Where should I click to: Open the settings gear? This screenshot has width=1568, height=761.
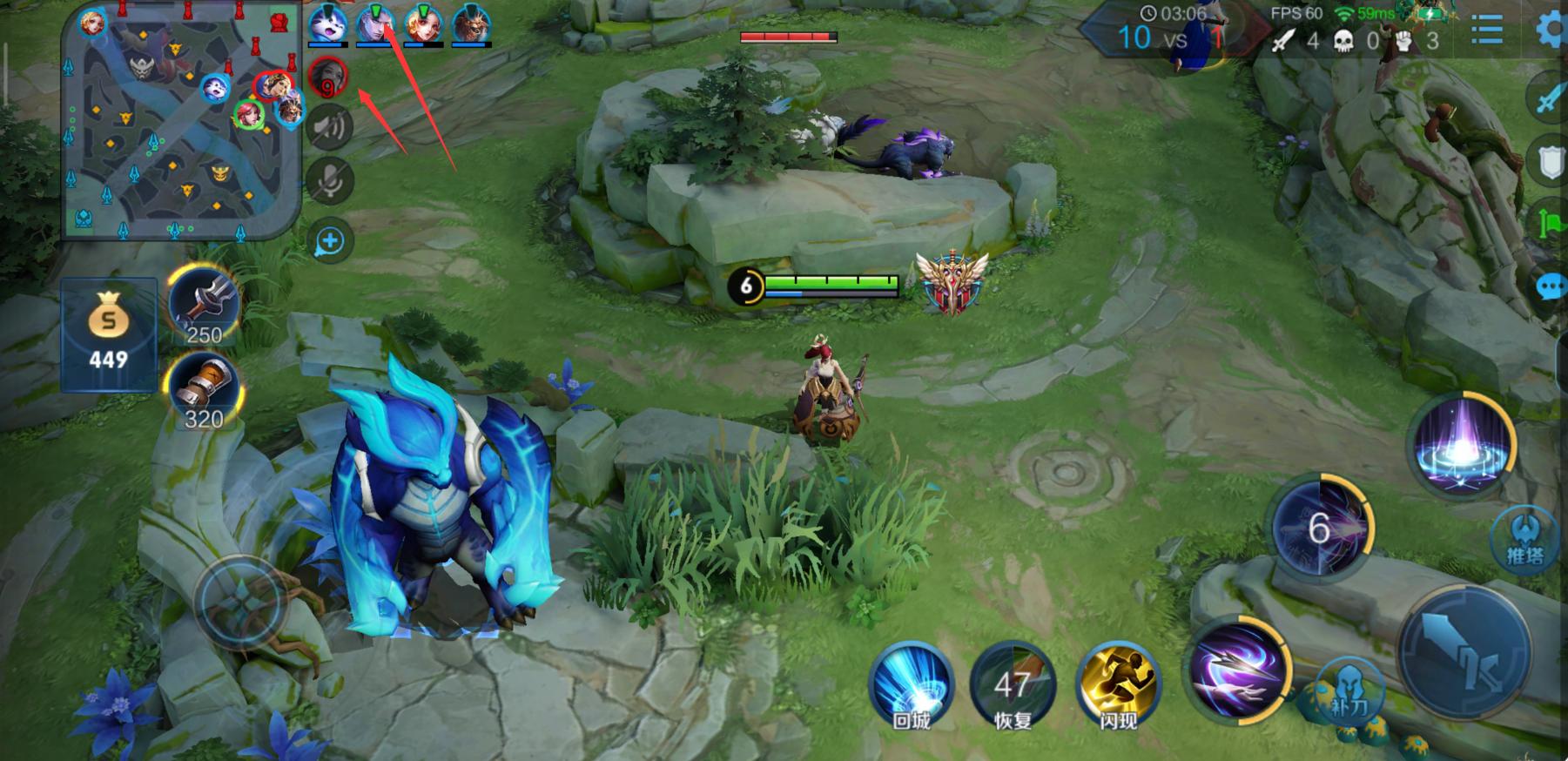(x=1551, y=30)
